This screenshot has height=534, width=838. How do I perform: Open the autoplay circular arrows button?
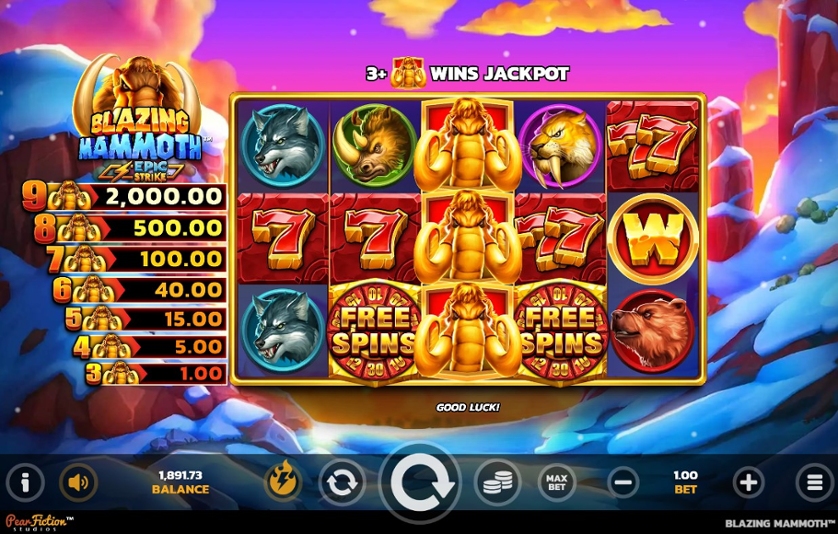pos(342,483)
